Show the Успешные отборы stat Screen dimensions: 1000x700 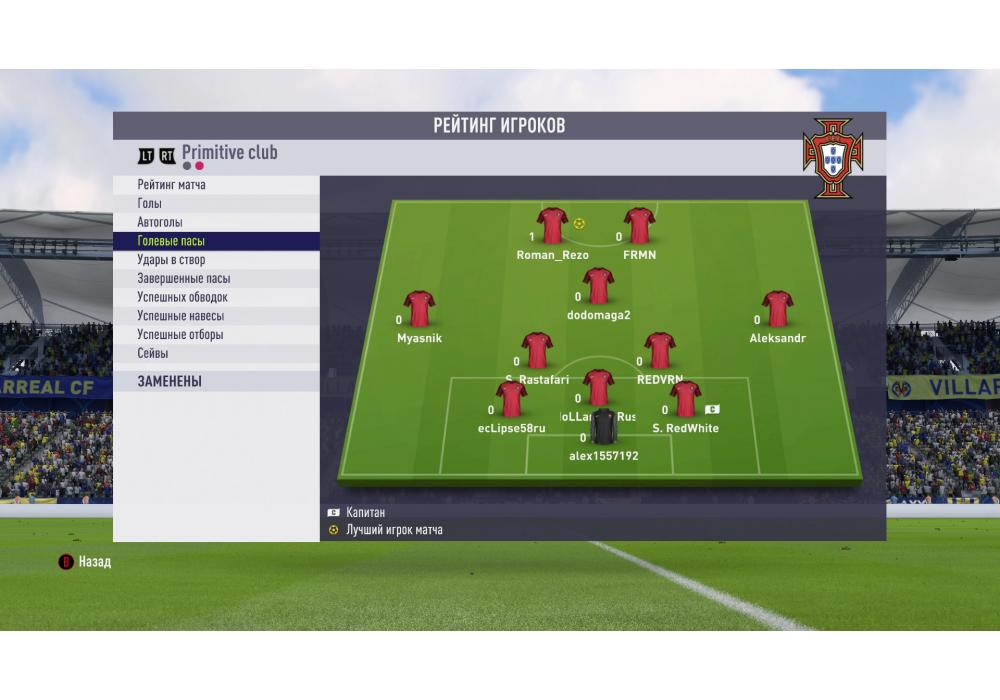coord(216,335)
